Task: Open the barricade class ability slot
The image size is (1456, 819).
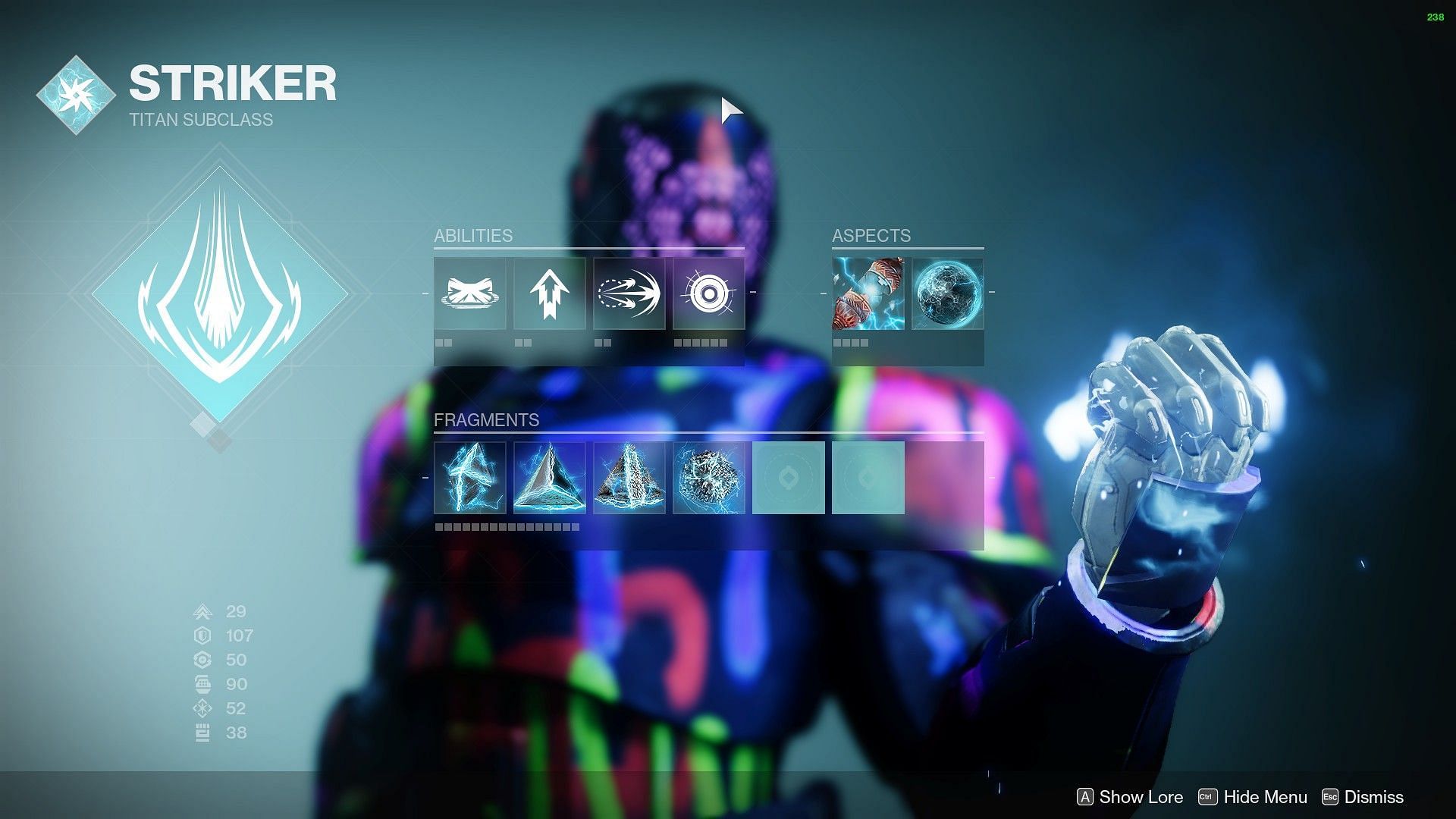Action: pos(470,293)
